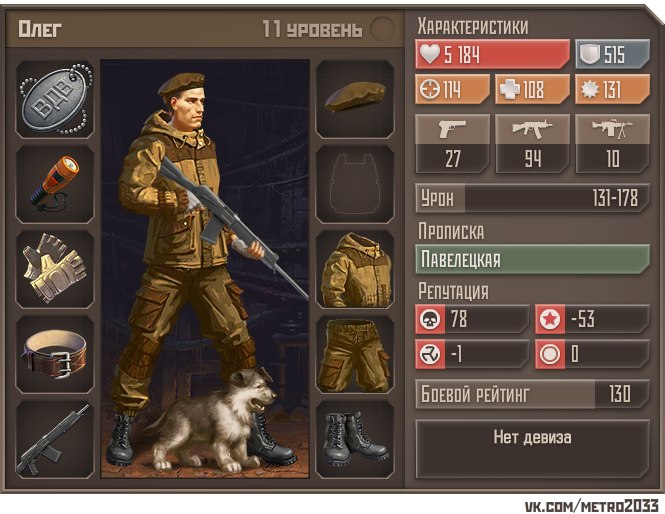This screenshot has height=514, width=665.
Task: Select the skull reputation entry showing 78
Action: coord(472,320)
